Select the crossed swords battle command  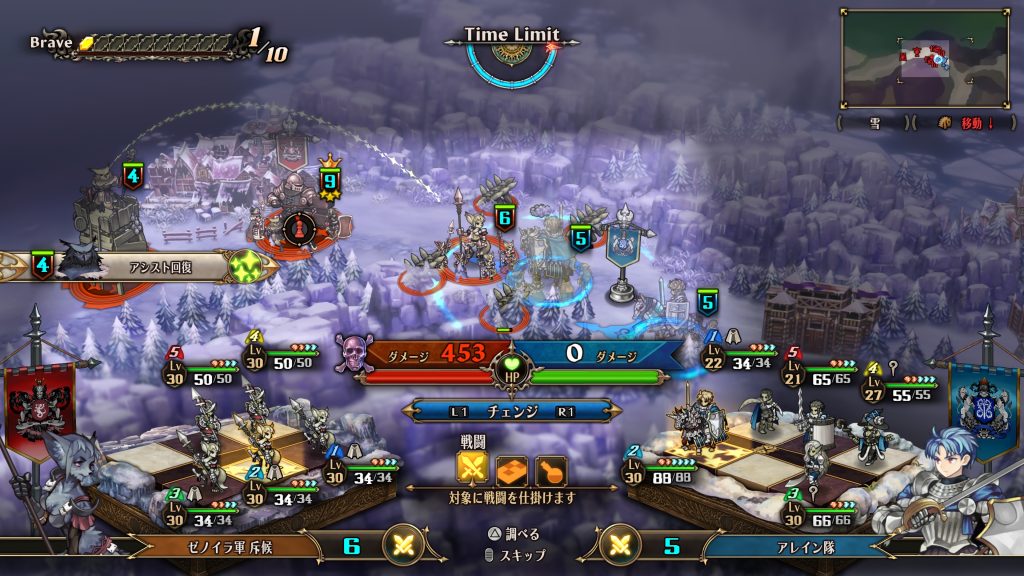coord(473,470)
